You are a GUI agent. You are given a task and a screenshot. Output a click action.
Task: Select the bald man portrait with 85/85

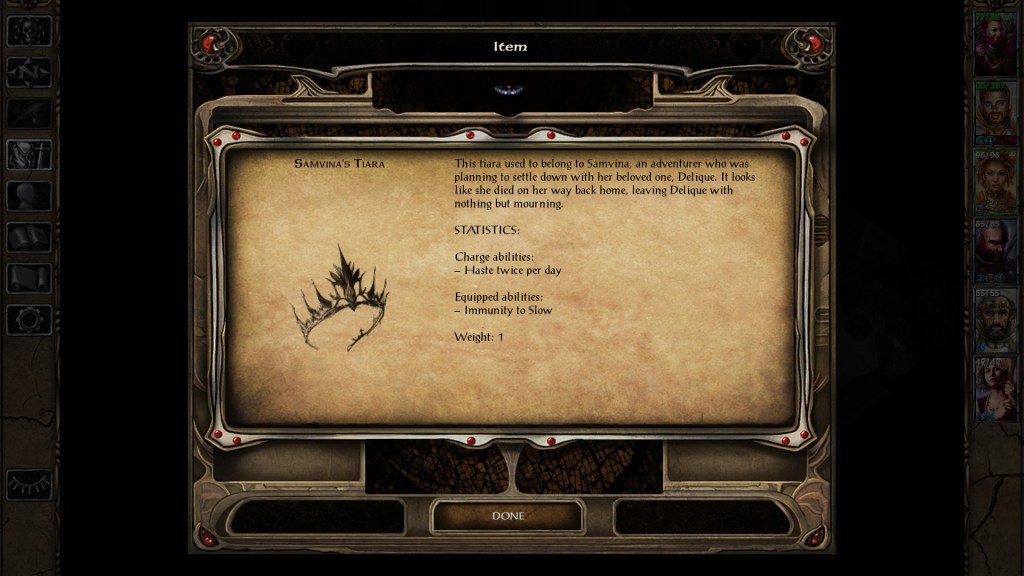click(x=995, y=252)
